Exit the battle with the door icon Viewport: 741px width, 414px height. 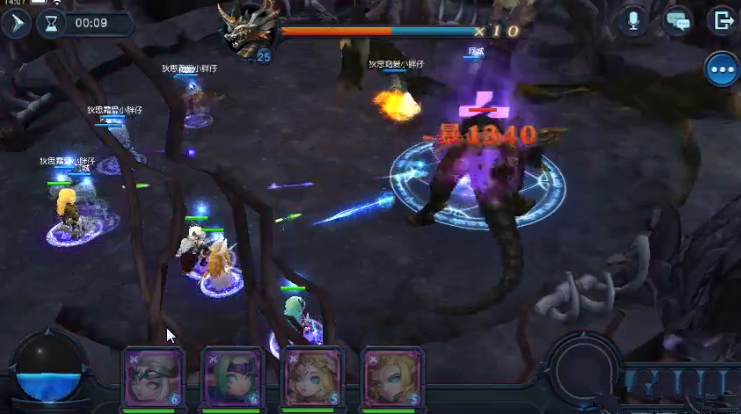click(721, 20)
